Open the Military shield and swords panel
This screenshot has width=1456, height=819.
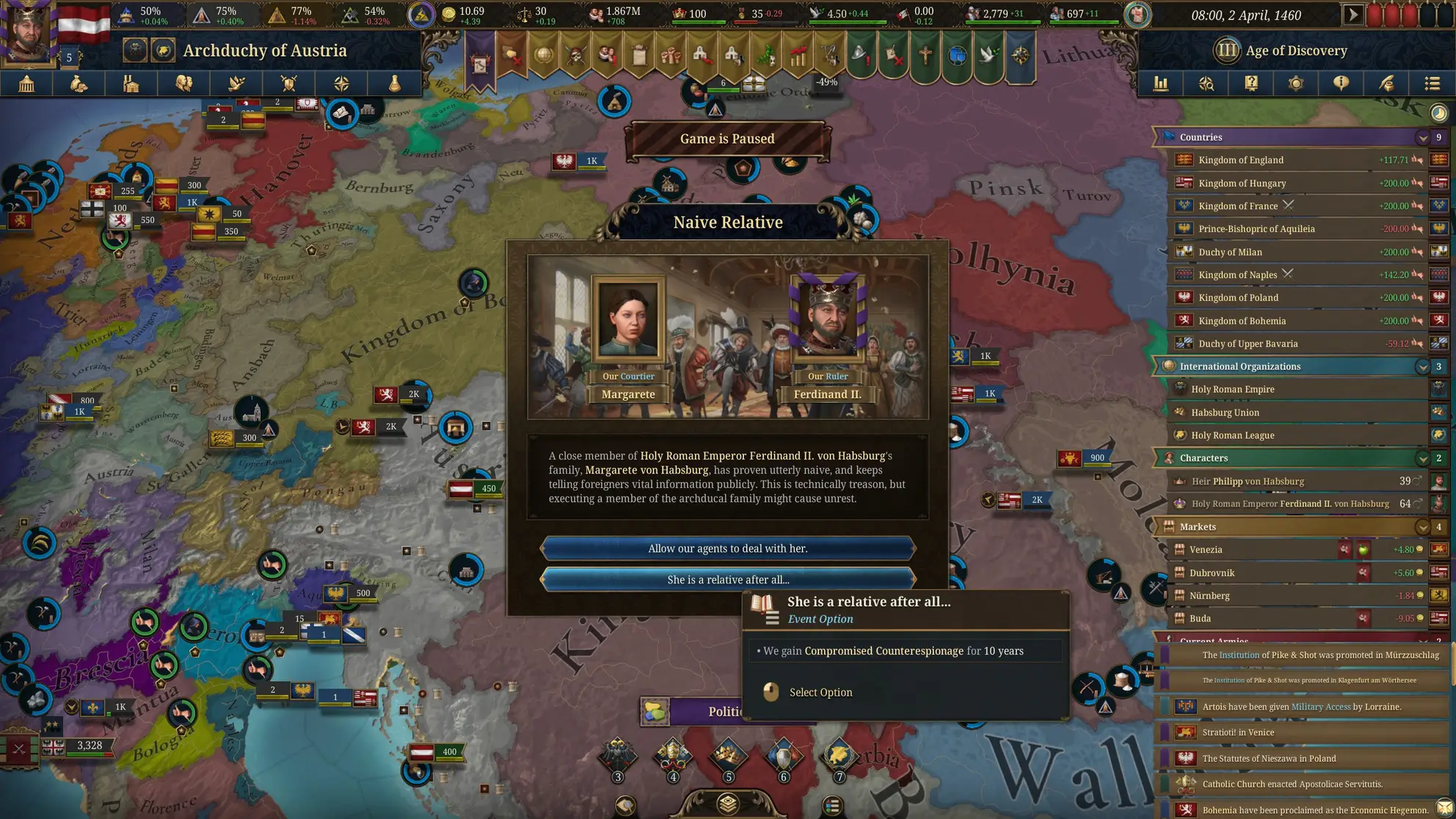[x=289, y=84]
